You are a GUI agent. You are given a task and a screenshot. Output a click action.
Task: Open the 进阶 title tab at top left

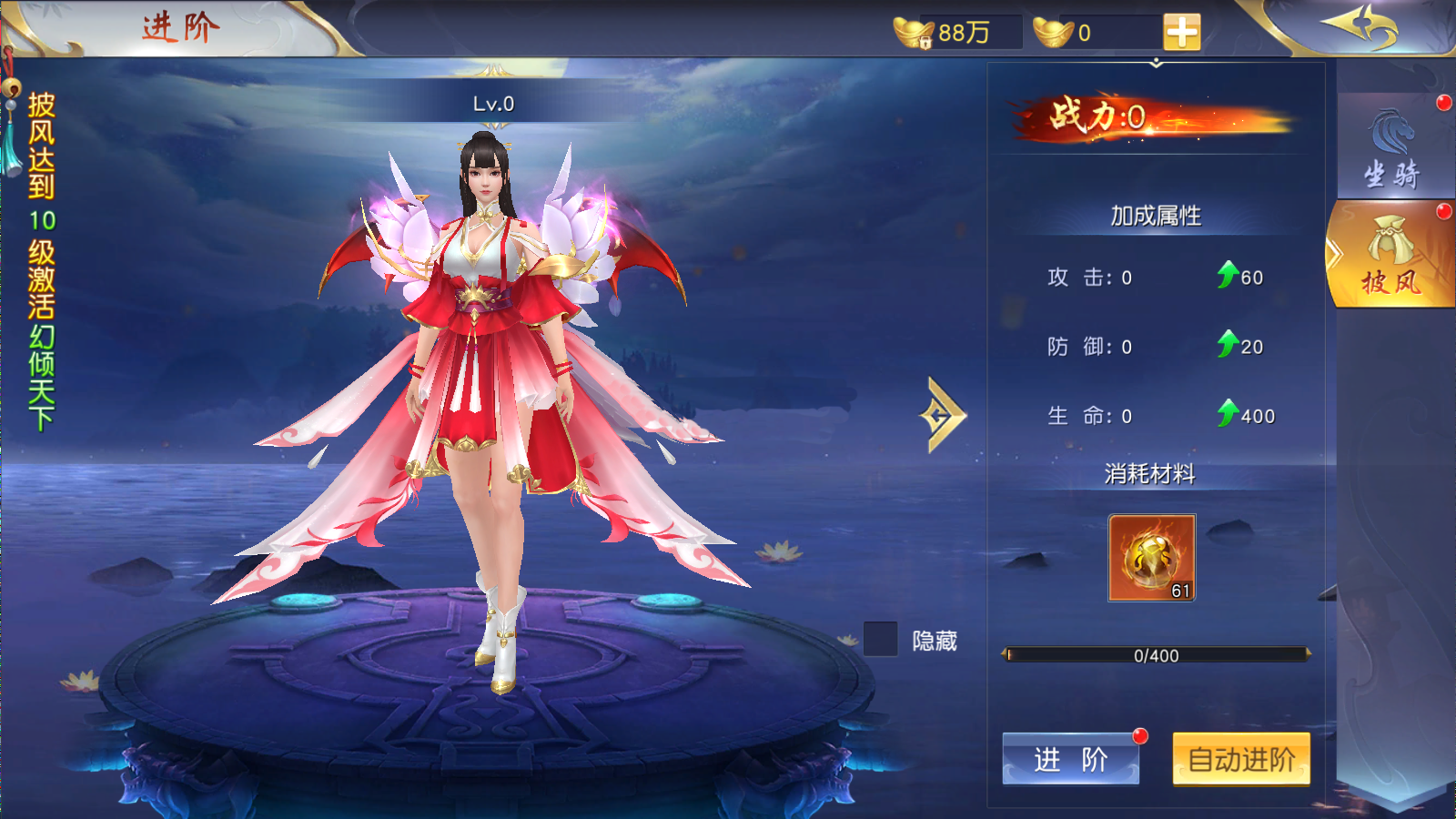pos(177,28)
